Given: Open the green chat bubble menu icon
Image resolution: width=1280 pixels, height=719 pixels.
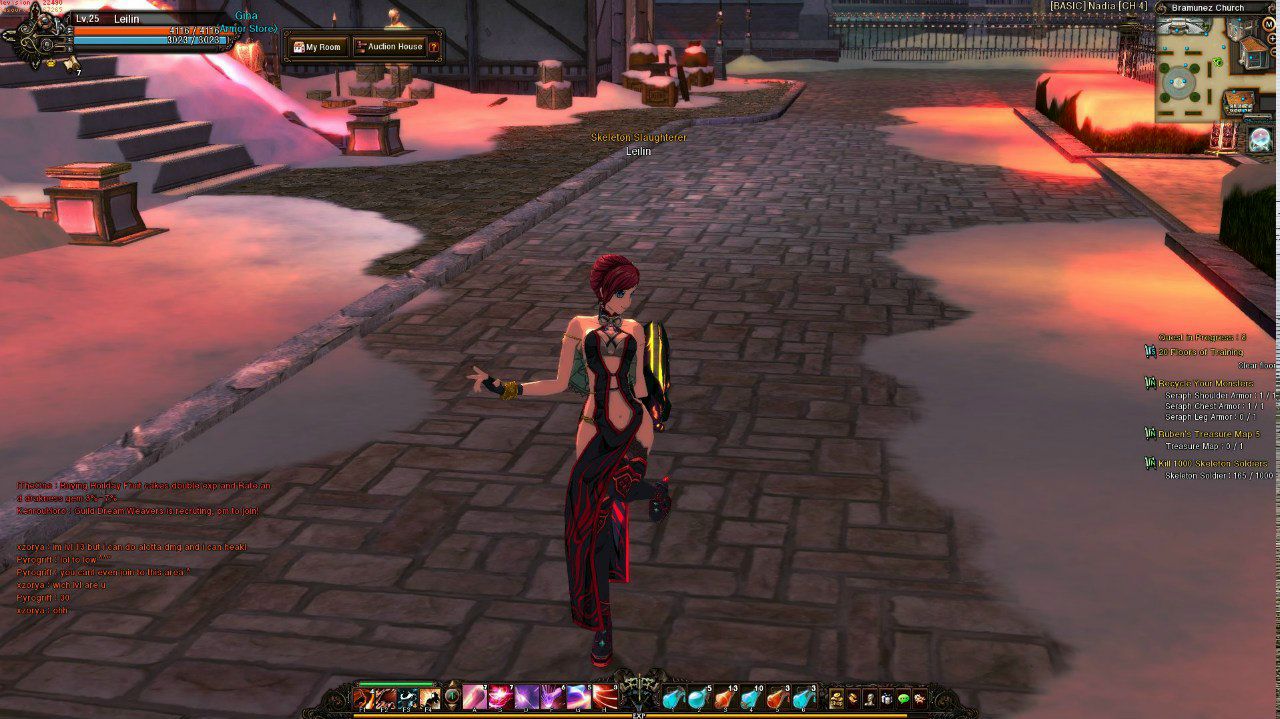Looking at the screenshot, I should coord(904,699).
